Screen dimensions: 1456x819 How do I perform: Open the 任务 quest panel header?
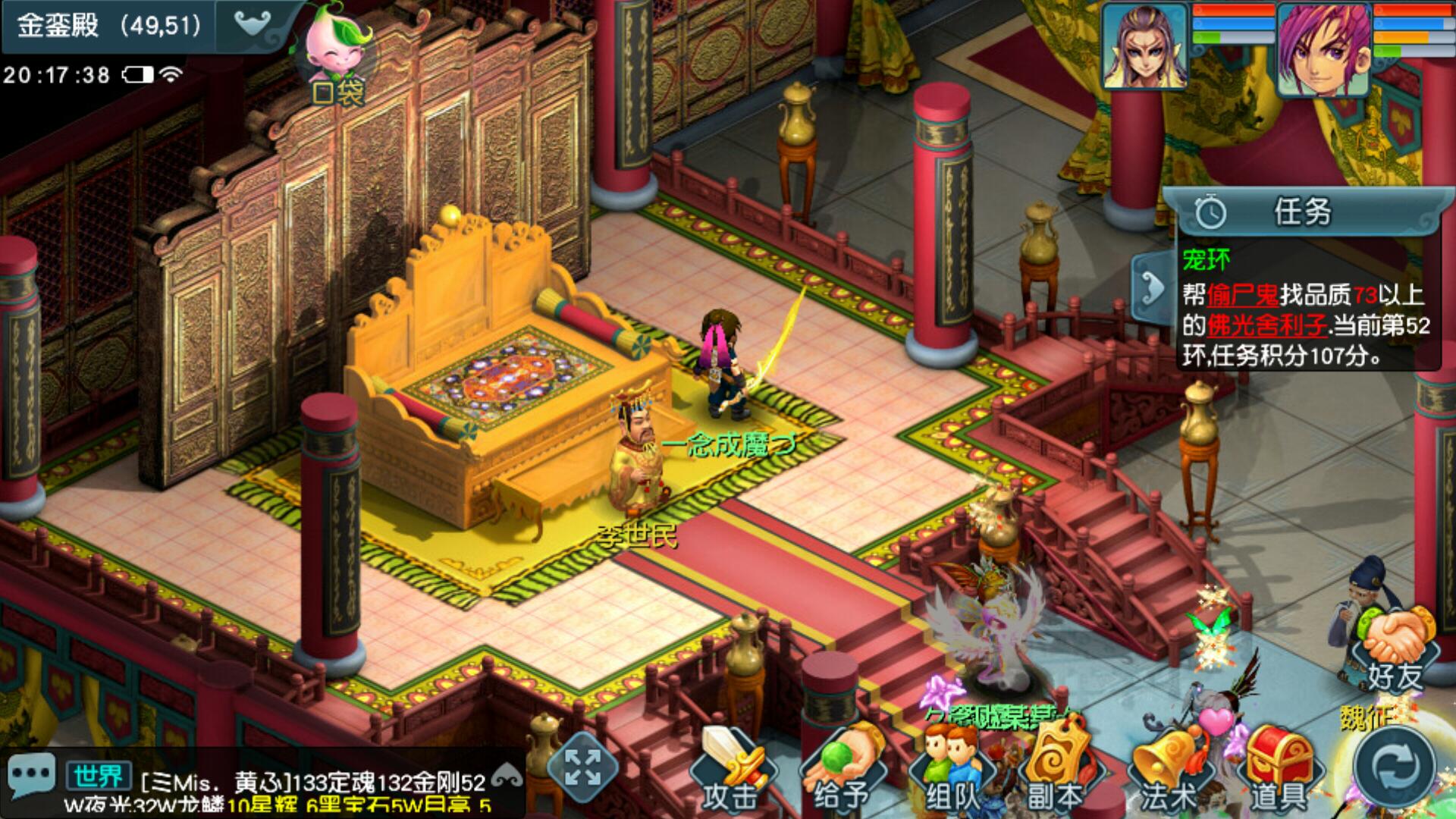(1301, 212)
